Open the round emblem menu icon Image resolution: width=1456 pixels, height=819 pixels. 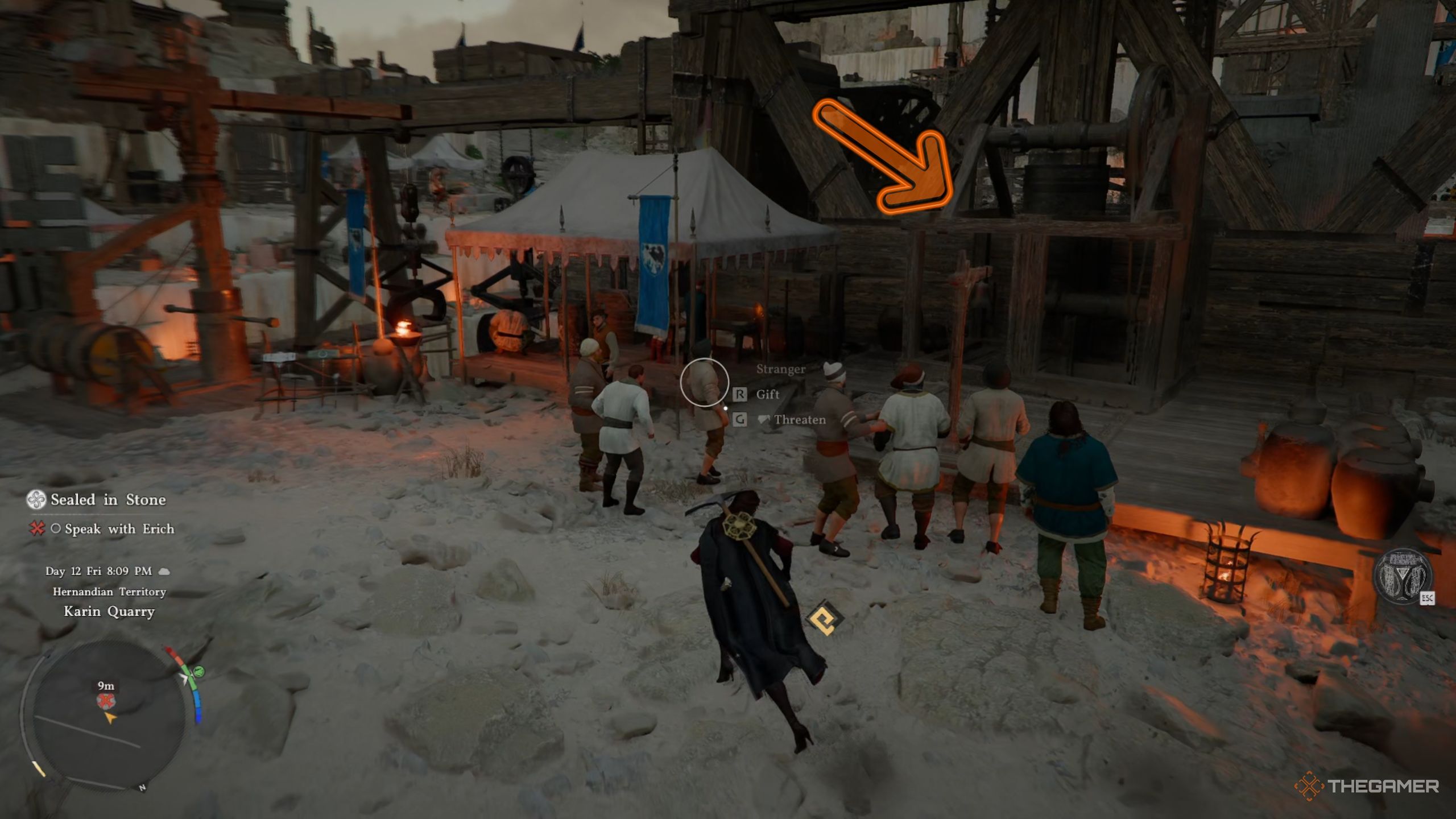click(1401, 577)
